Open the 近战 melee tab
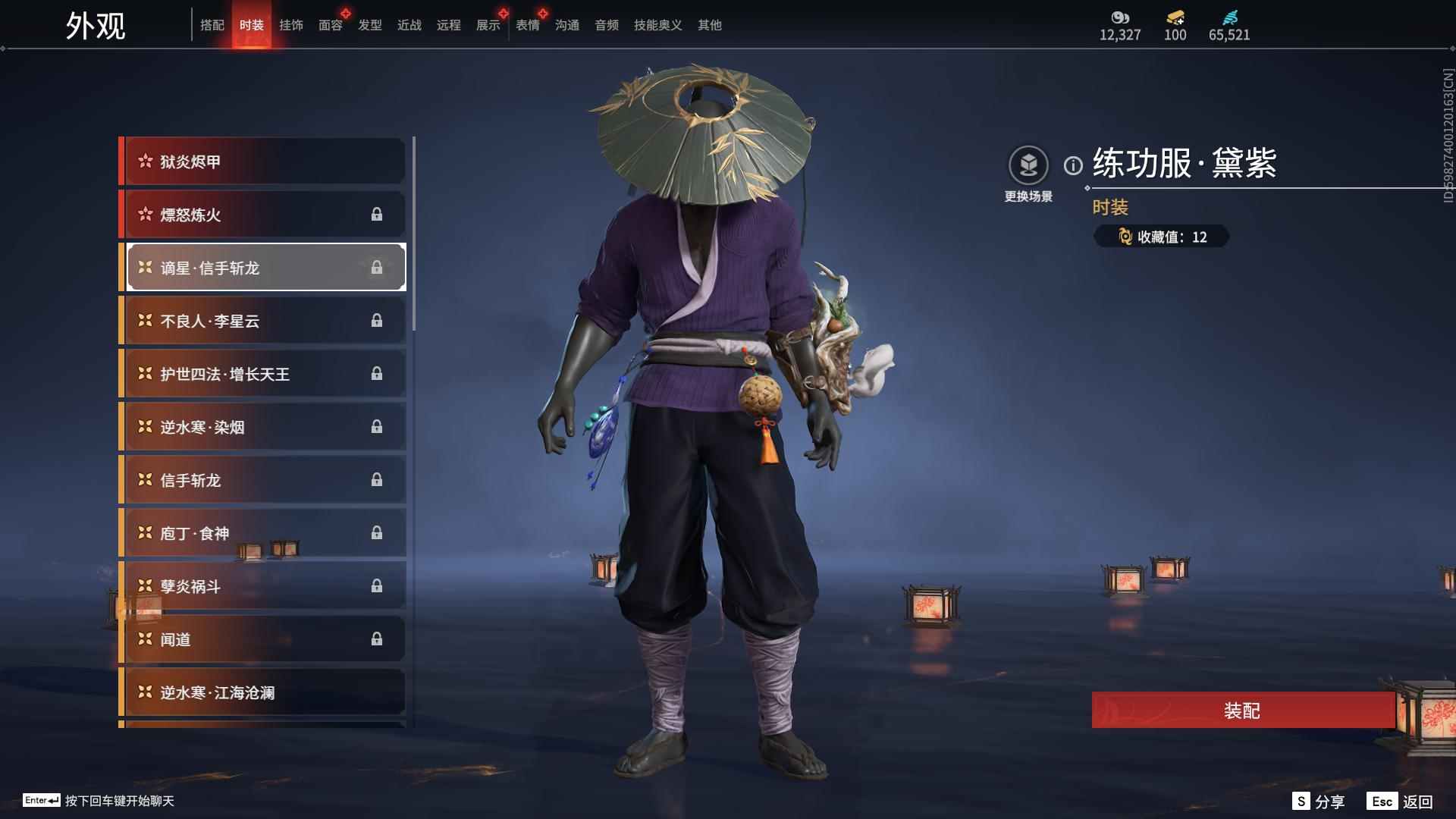 [x=409, y=25]
